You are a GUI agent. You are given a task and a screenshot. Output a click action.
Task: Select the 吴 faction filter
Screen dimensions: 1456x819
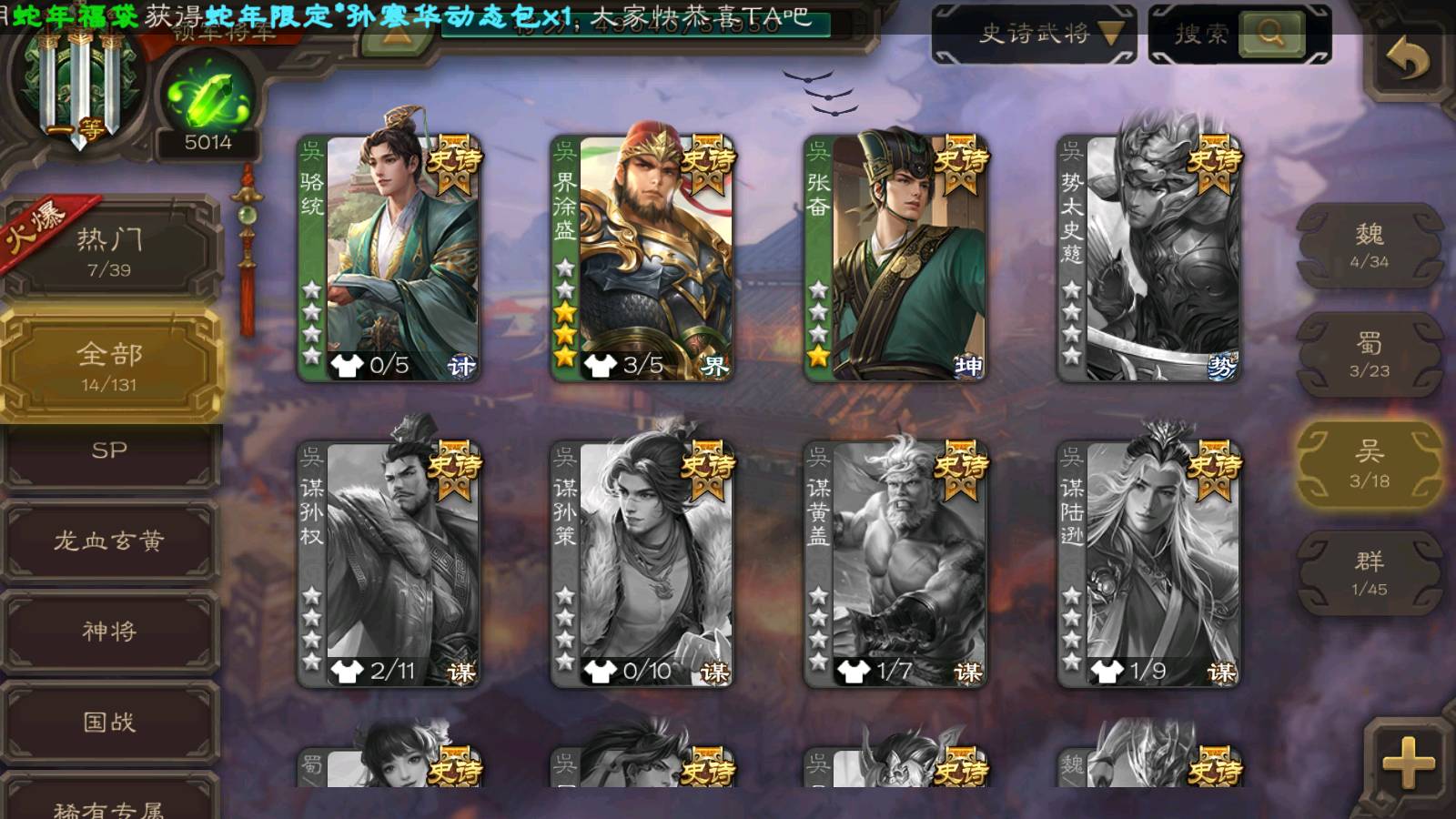(1369, 464)
